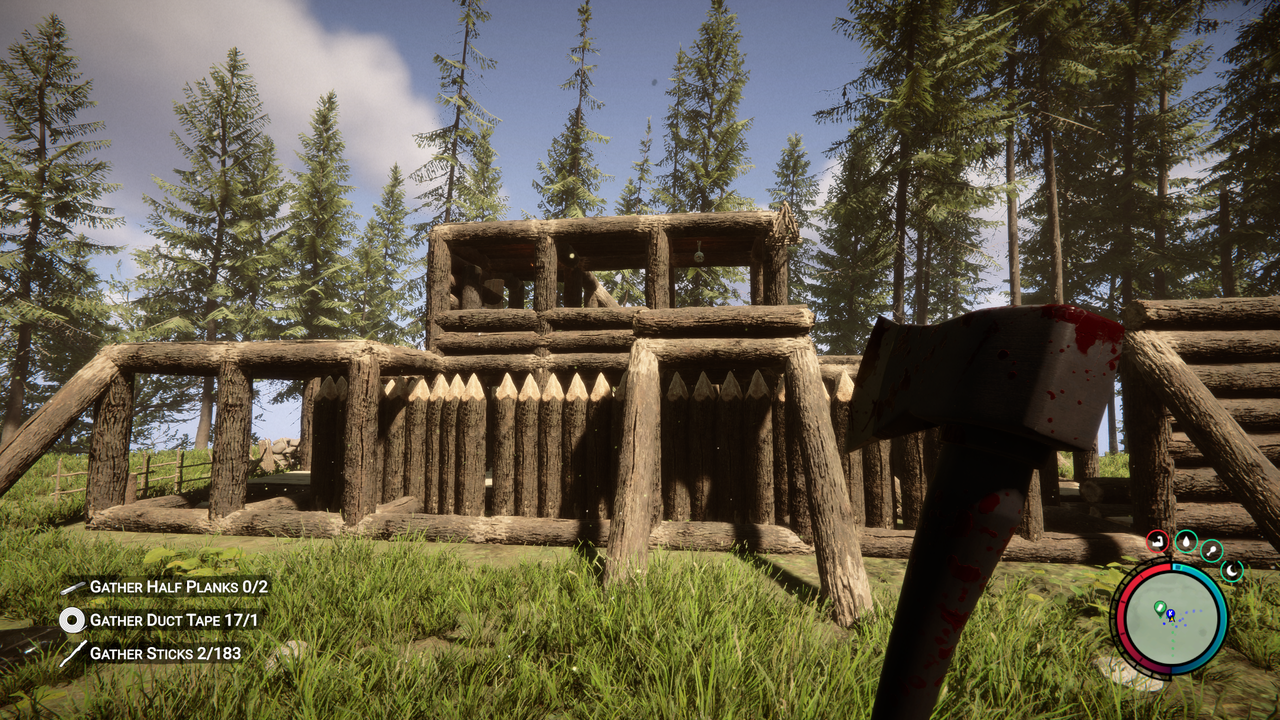Click the drumstick hunger status icon

tap(1211, 550)
